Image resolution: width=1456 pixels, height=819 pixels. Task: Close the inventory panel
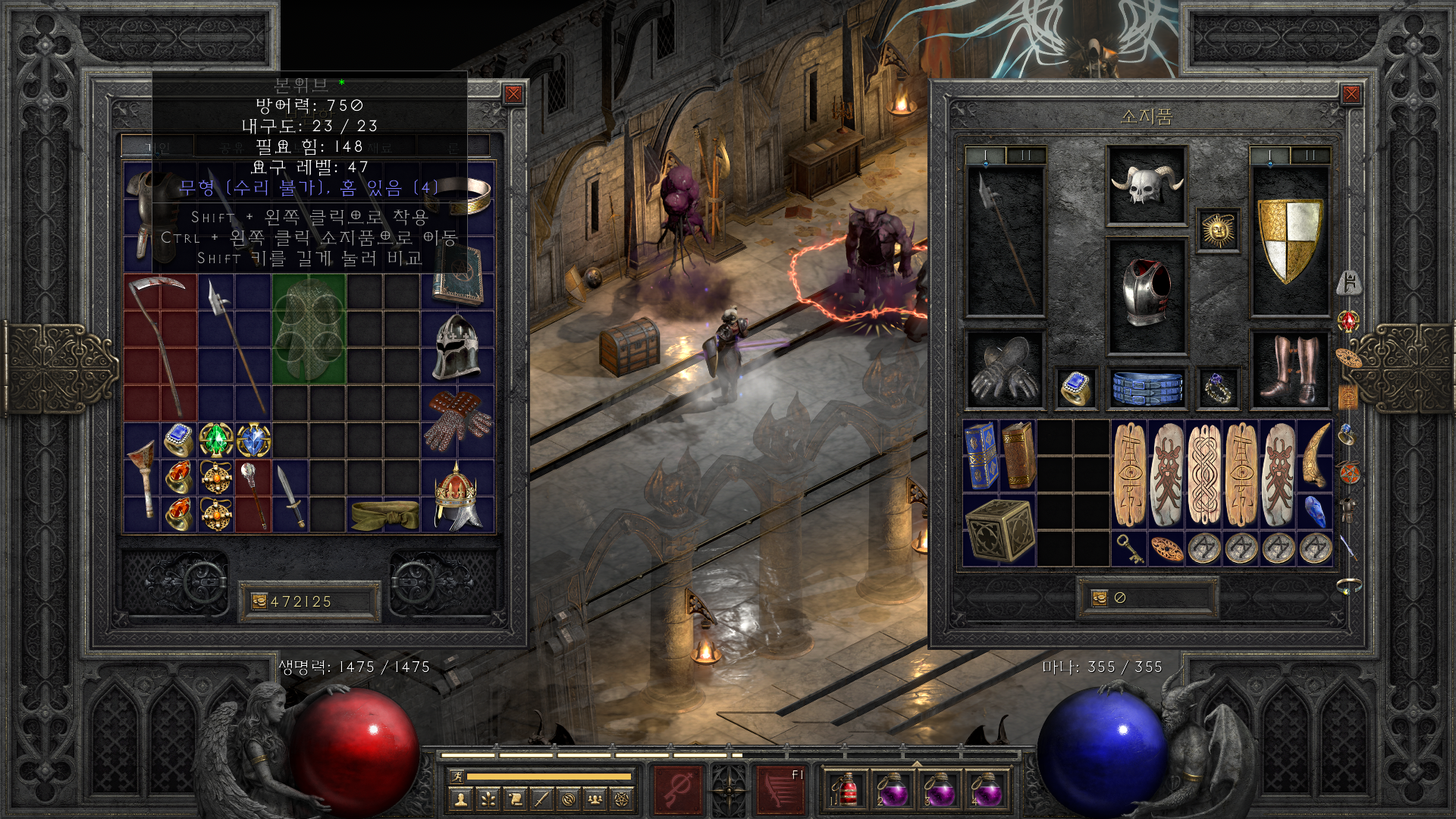click(x=1351, y=94)
